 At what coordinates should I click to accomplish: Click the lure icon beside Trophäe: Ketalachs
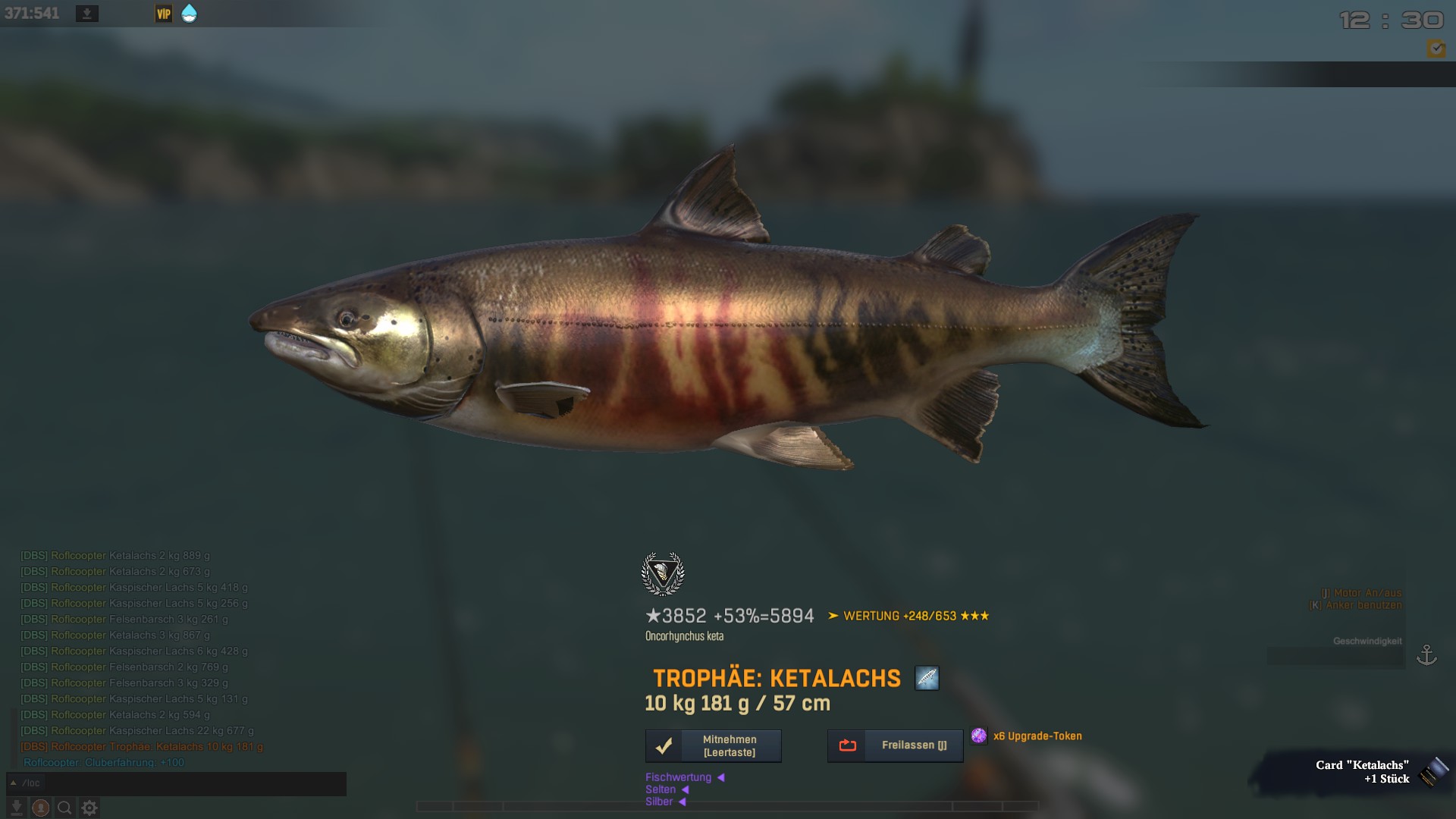click(927, 678)
